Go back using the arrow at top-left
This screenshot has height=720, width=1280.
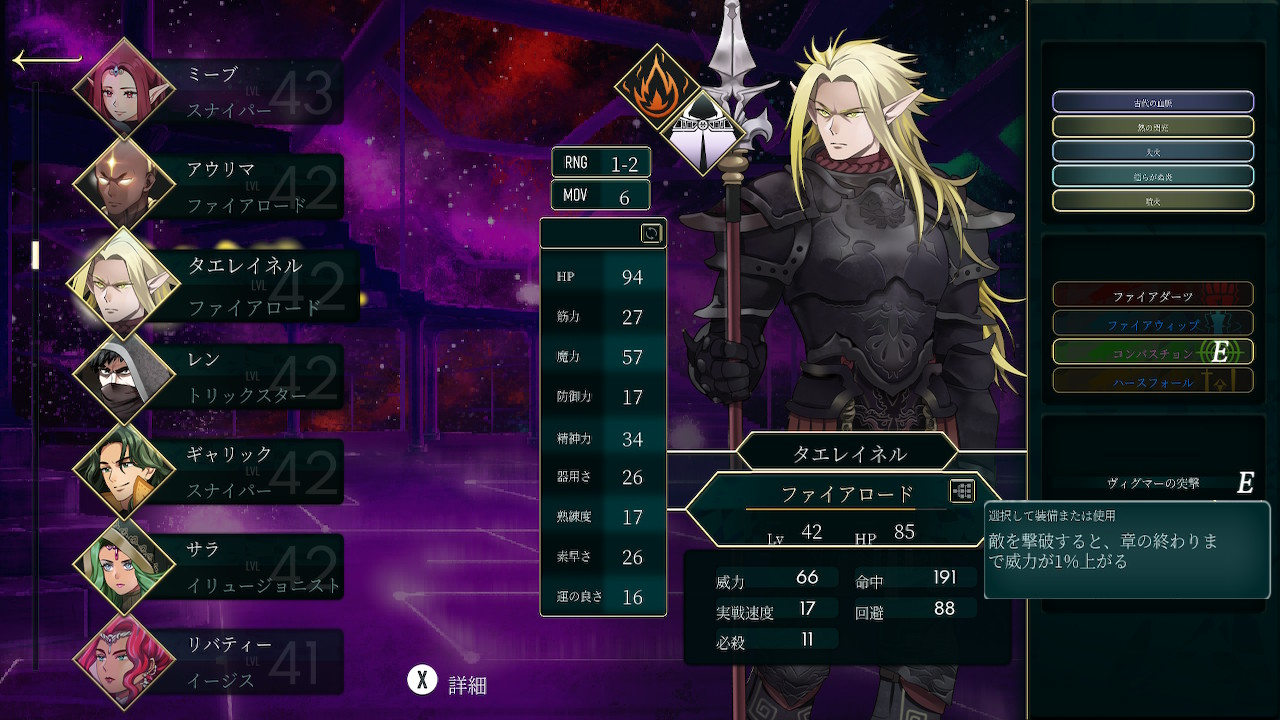(46, 61)
